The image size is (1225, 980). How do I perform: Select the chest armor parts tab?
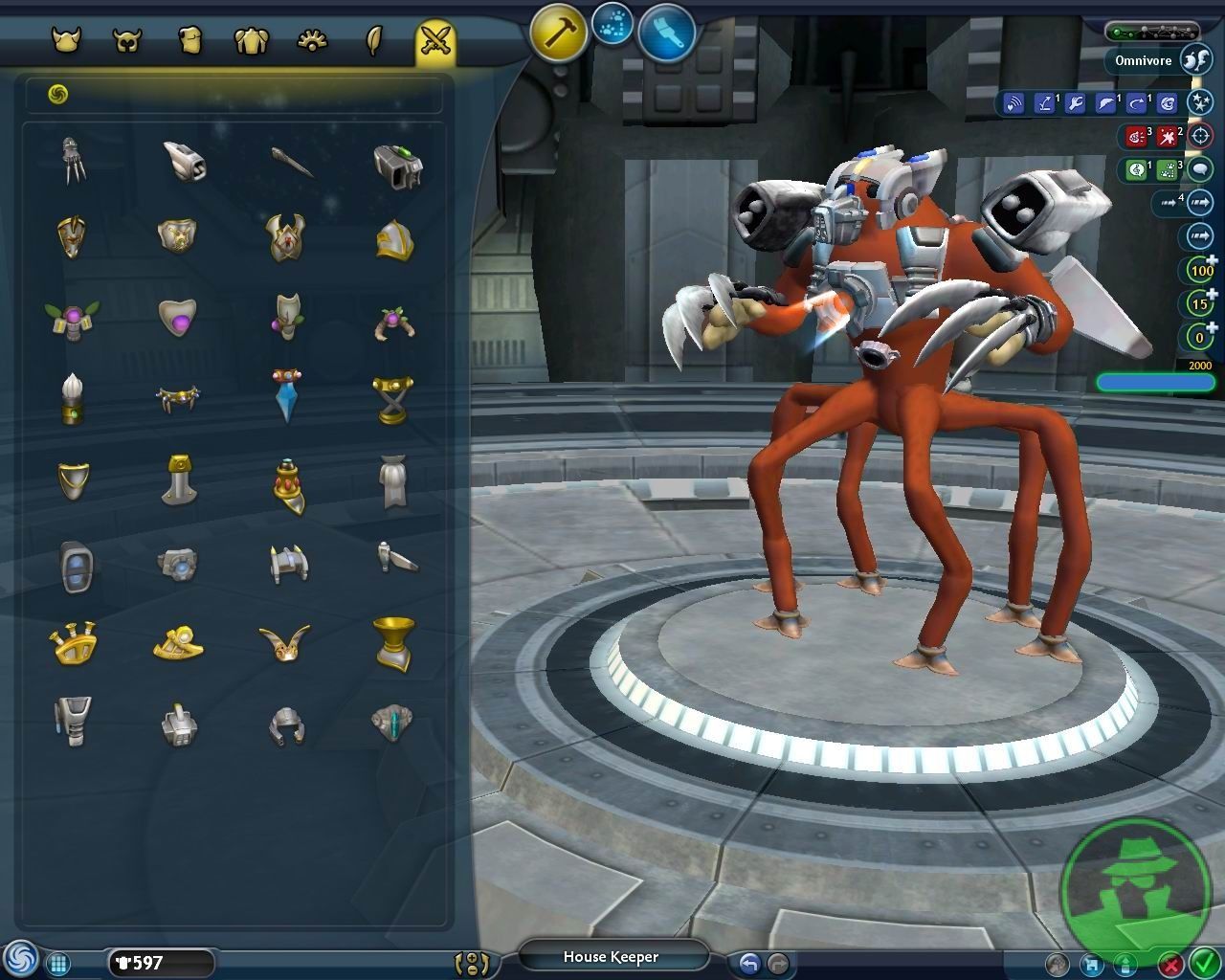(251, 41)
